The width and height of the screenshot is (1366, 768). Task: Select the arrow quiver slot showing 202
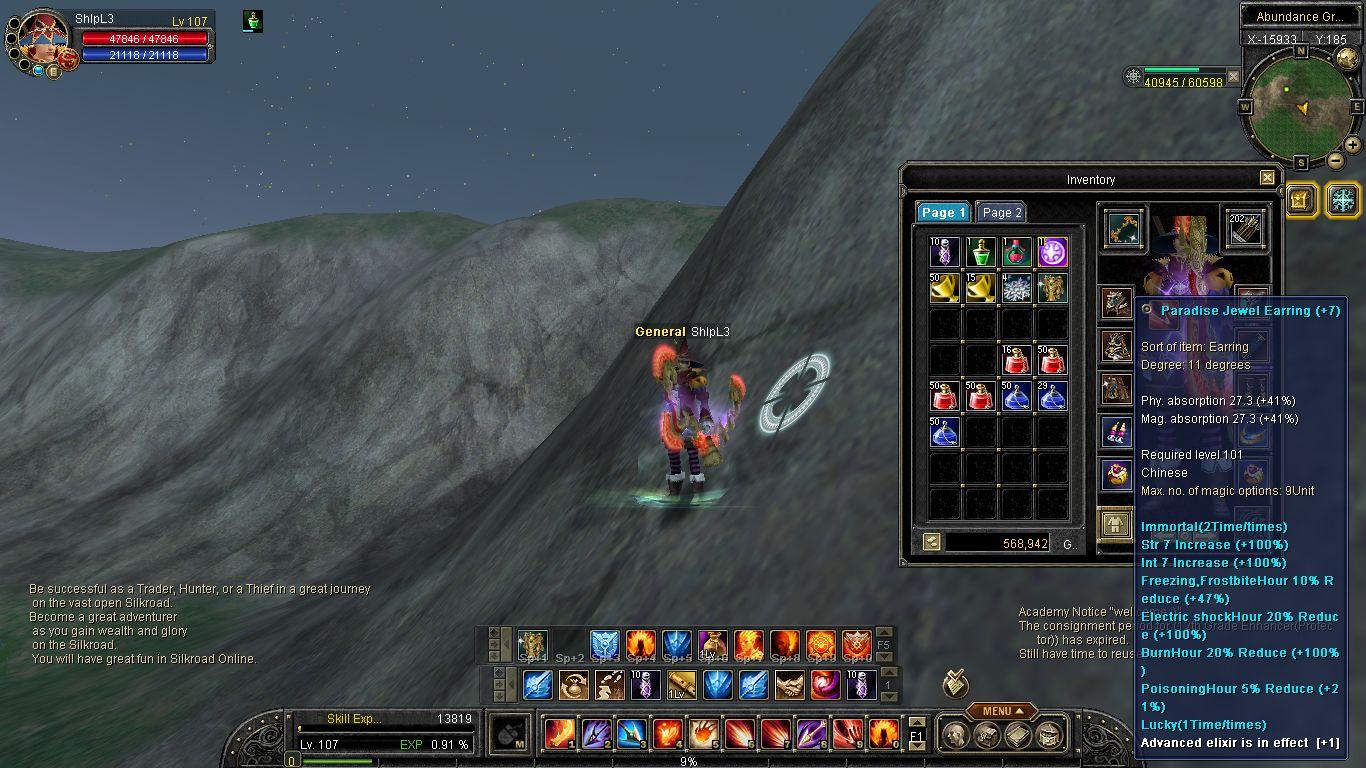pyautogui.click(x=1245, y=228)
